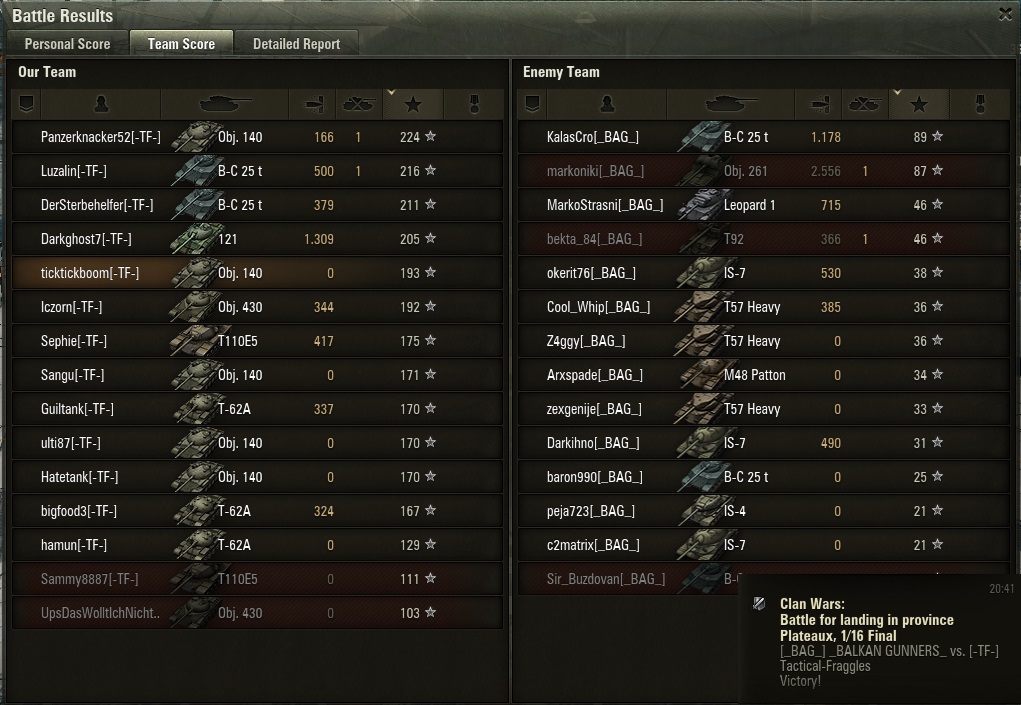This screenshot has height=705, width=1021.
Task: Select the Team Score tab
Action: click(181, 44)
